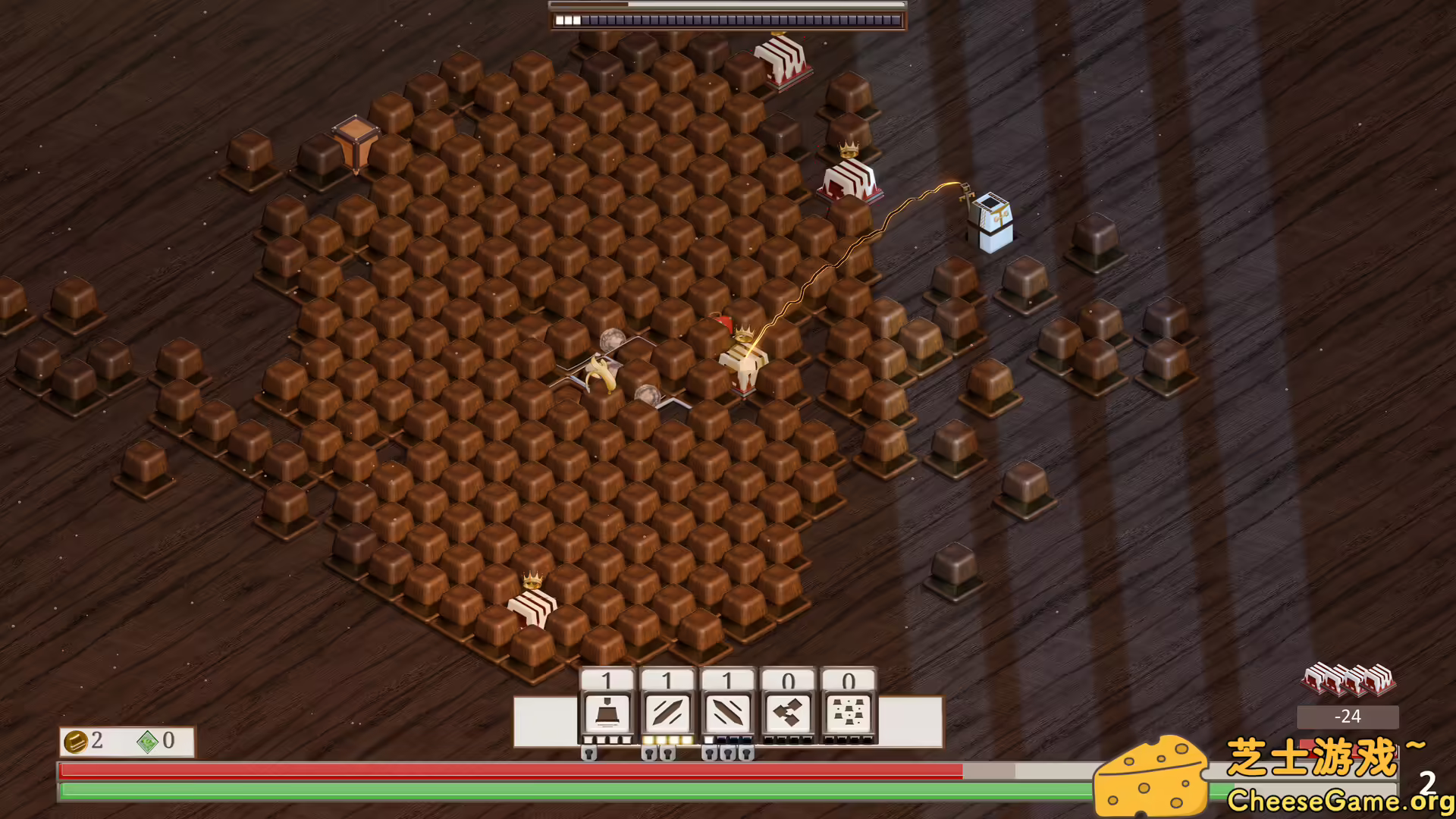1456x819 pixels.
Task: Select the single block drop ability slot
Action: coord(607,714)
